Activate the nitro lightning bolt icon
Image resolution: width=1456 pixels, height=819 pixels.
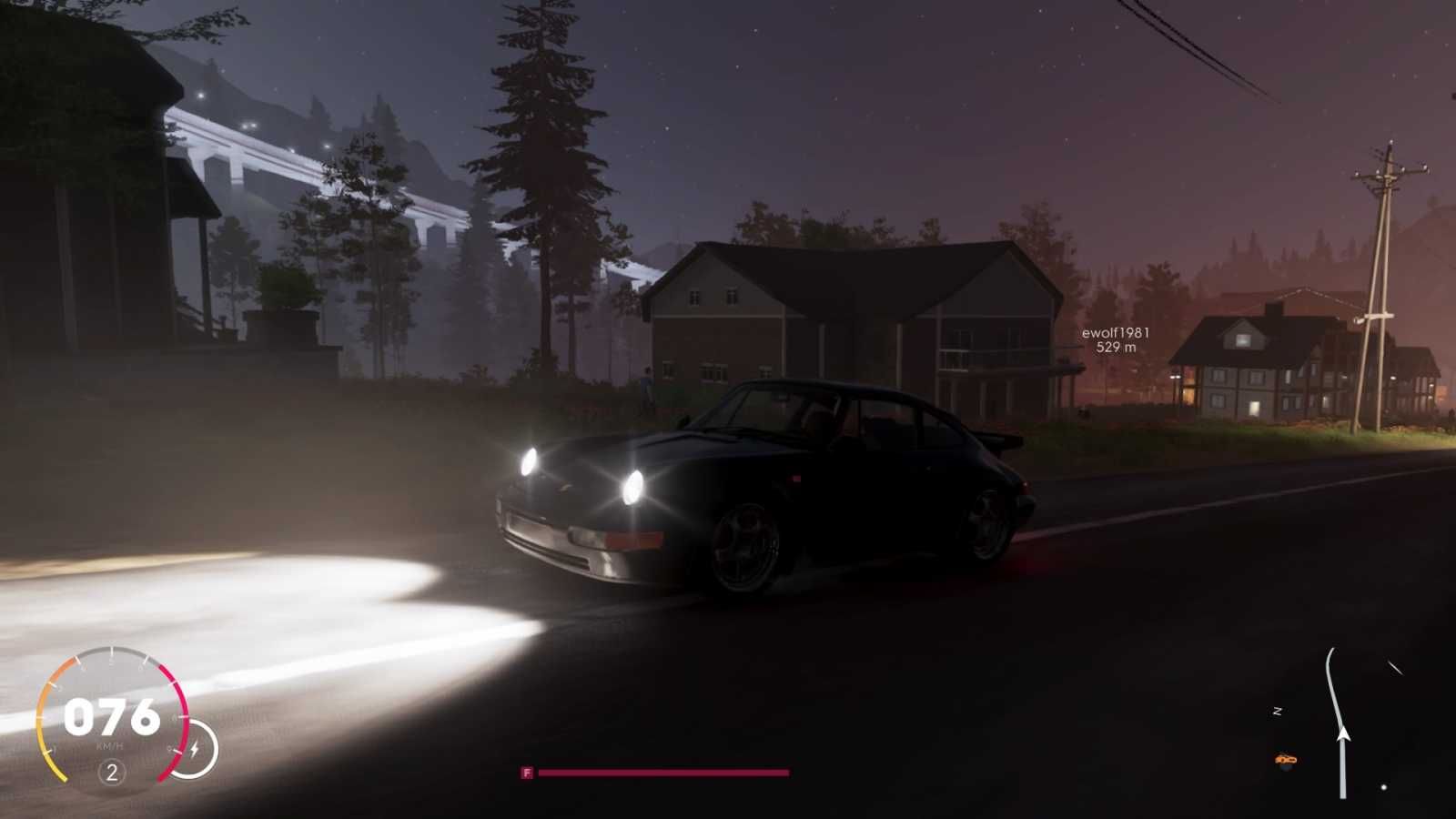[194, 749]
